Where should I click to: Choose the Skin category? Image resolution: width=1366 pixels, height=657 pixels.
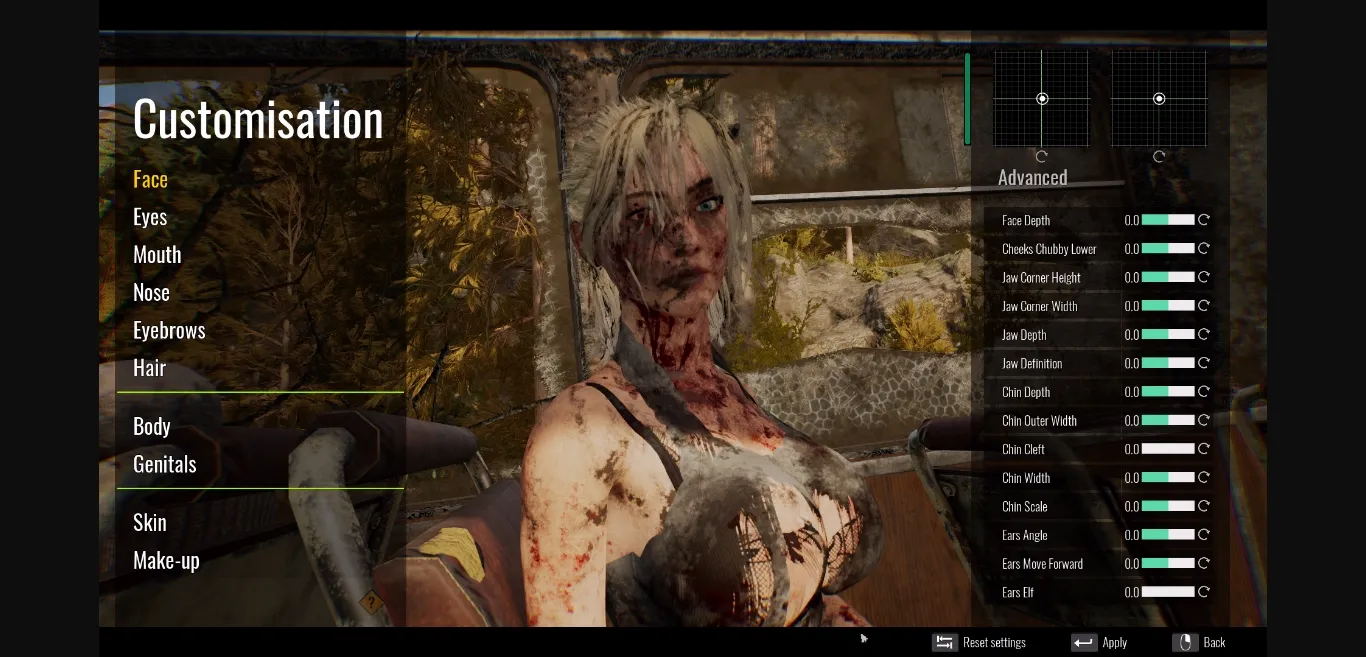pos(150,523)
